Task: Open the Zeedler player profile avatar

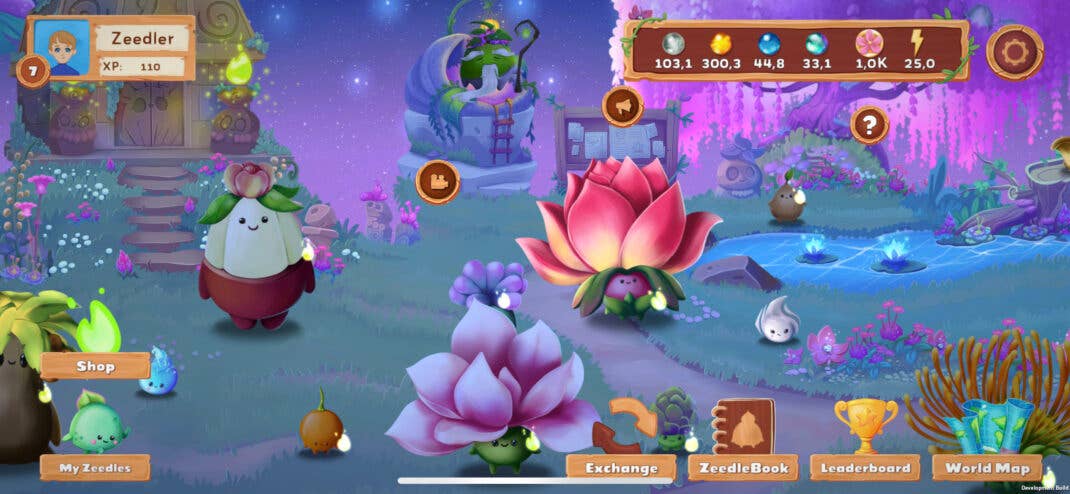Action: [62, 47]
